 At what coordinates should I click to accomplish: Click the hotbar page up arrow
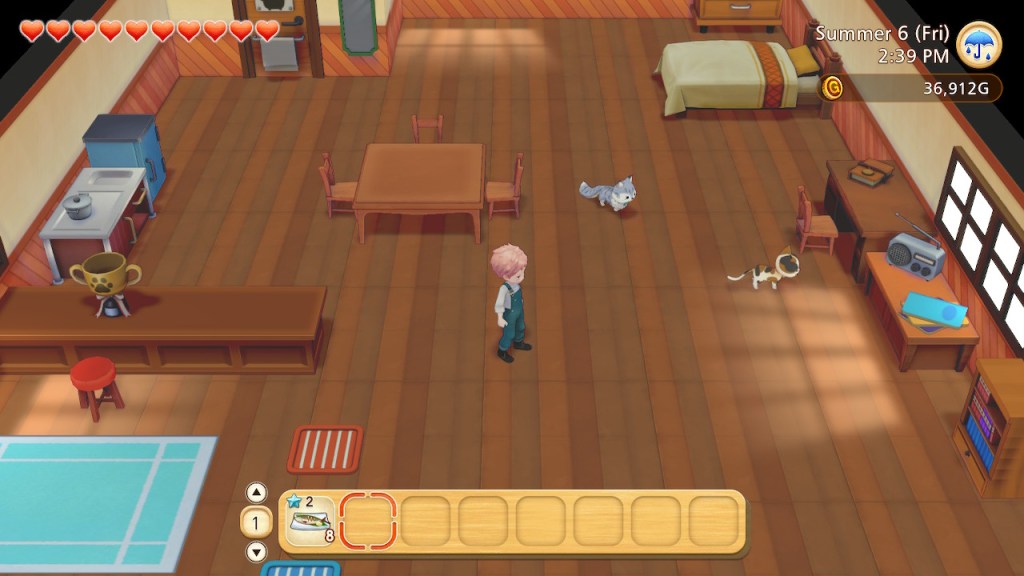coord(256,492)
